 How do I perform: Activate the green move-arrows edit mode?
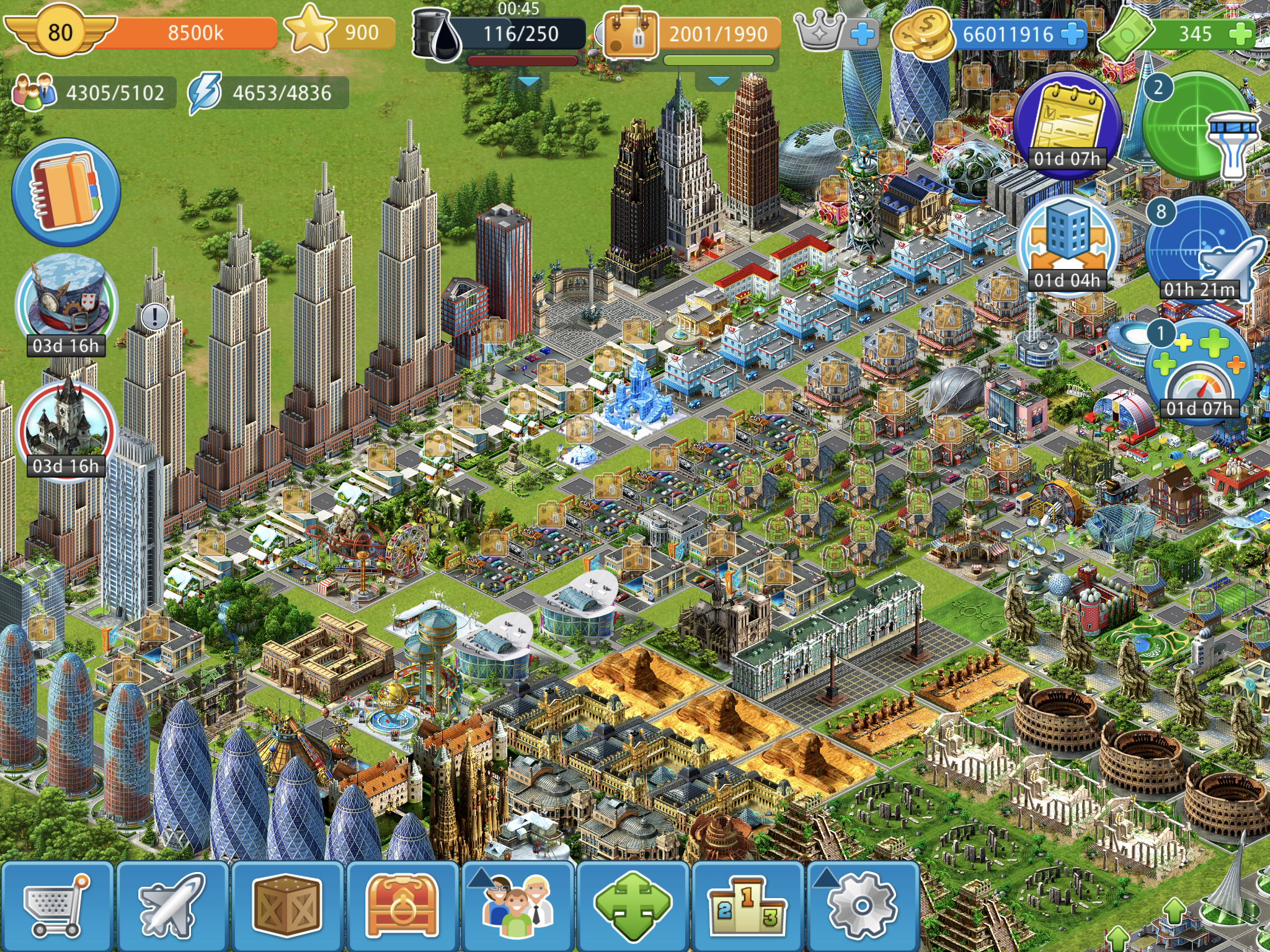(633, 906)
